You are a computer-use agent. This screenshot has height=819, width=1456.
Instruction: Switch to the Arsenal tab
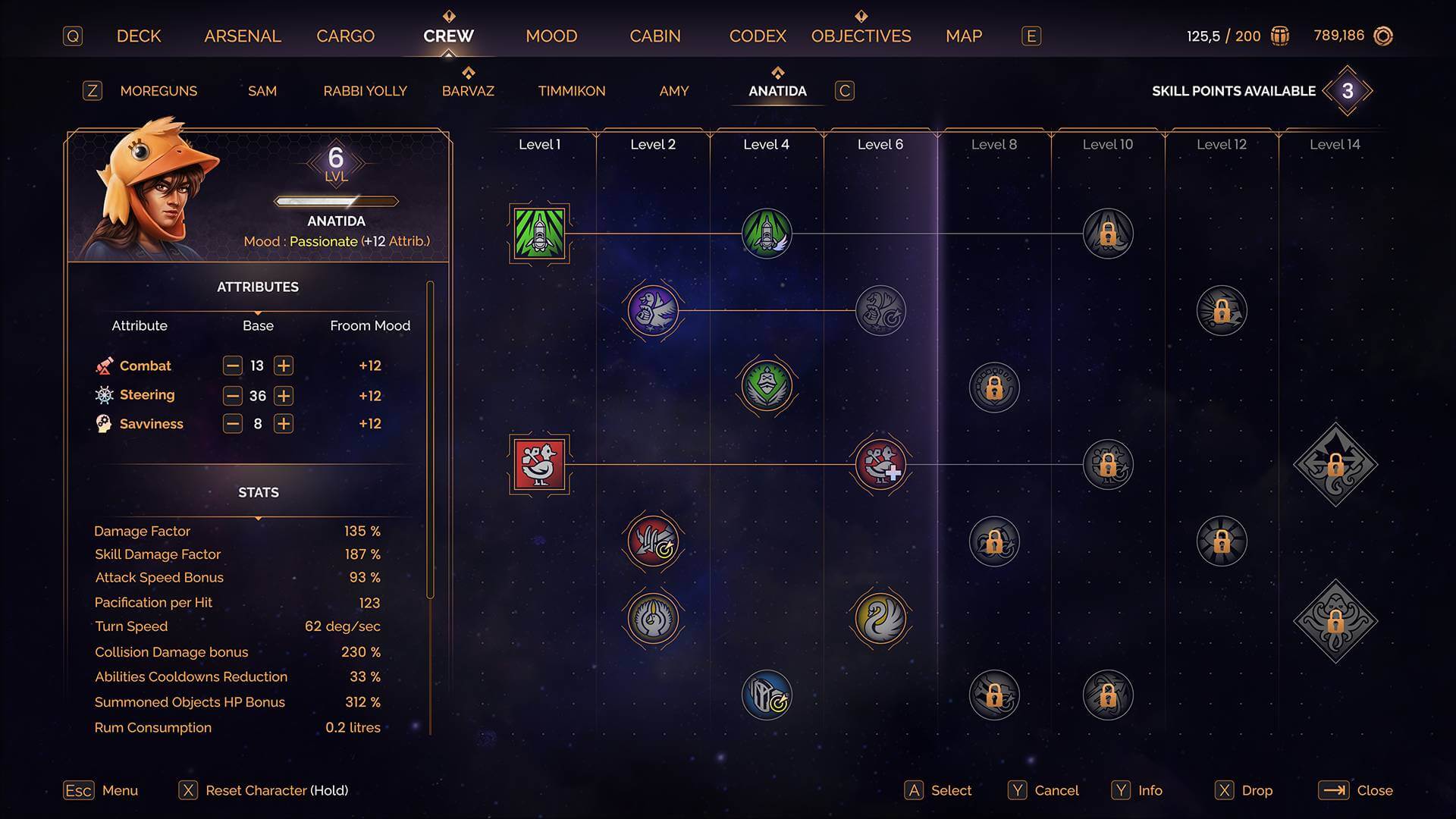pos(243,36)
